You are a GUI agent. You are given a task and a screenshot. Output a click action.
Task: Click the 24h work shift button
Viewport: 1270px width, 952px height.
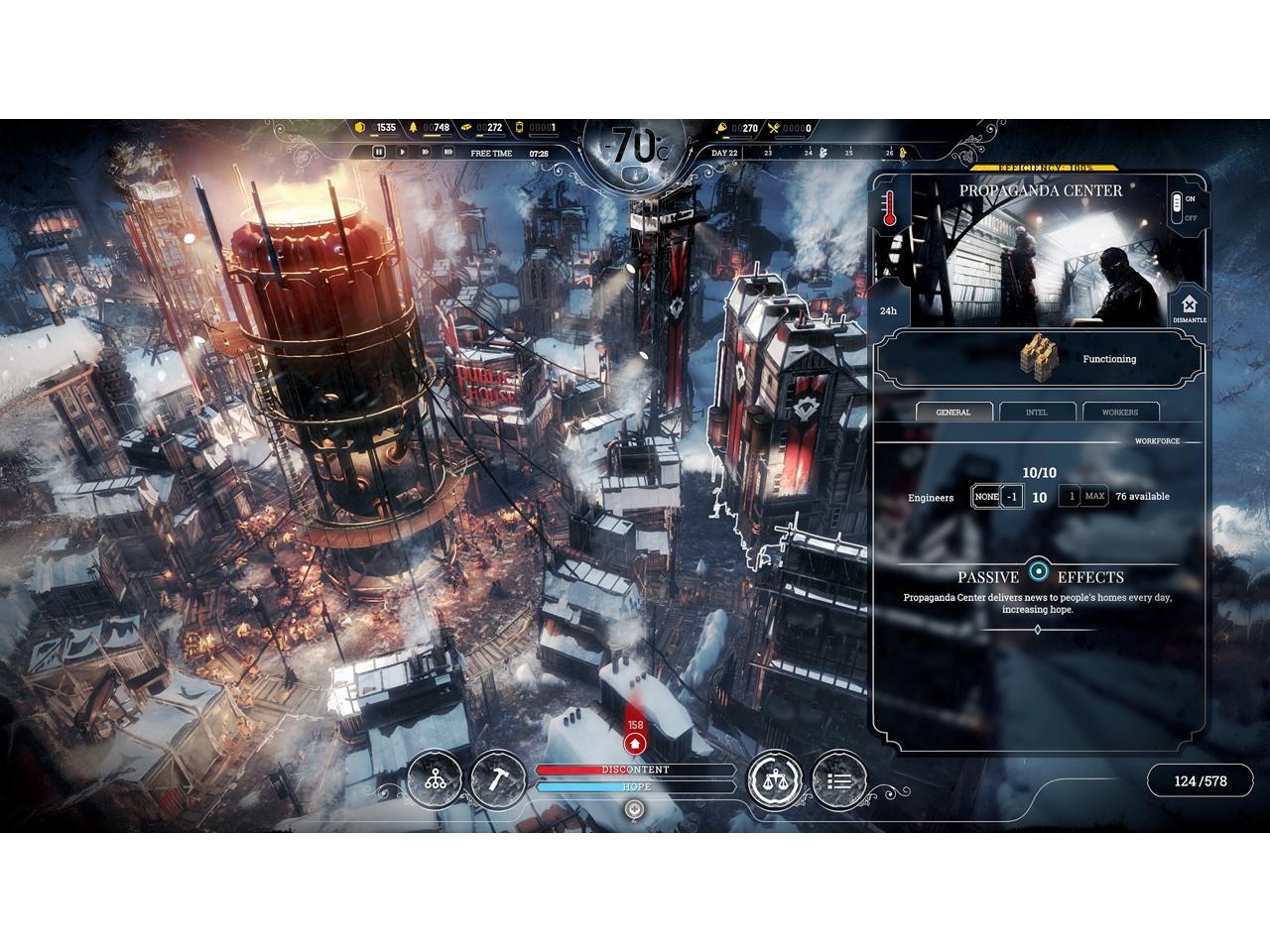point(888,310)
